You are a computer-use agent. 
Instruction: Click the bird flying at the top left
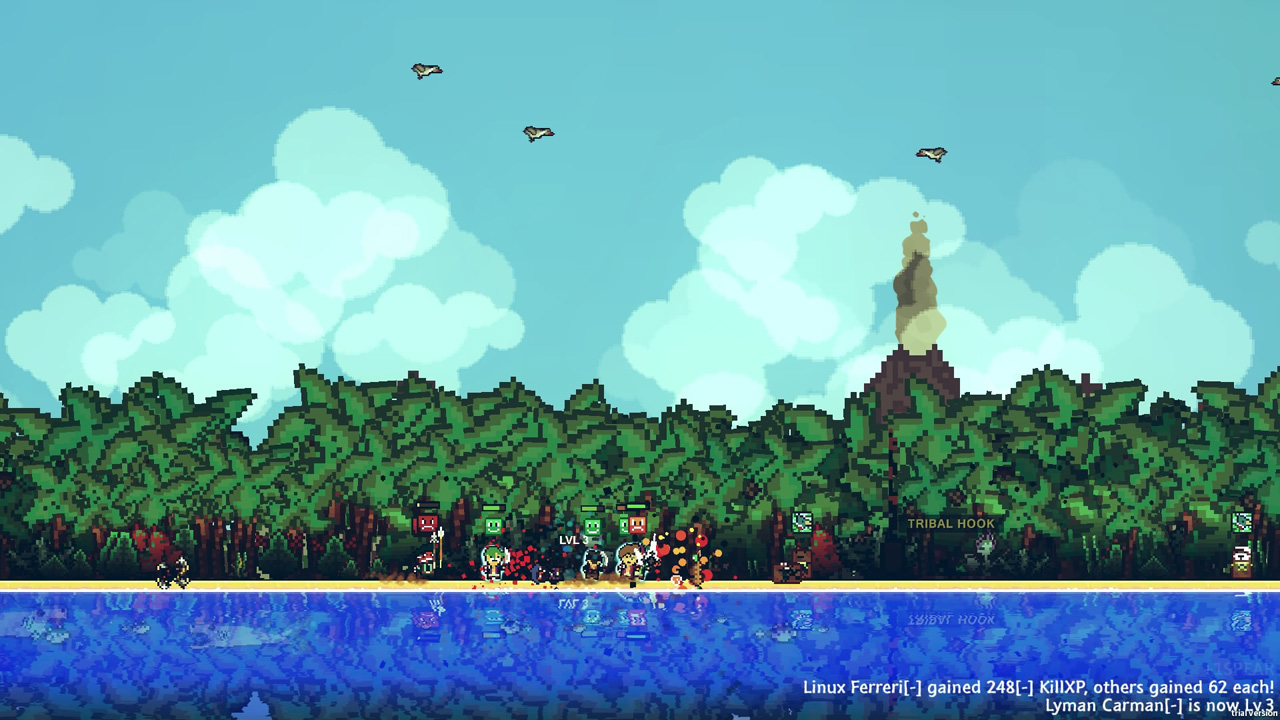pyautogui.click(x=425, y=68)
